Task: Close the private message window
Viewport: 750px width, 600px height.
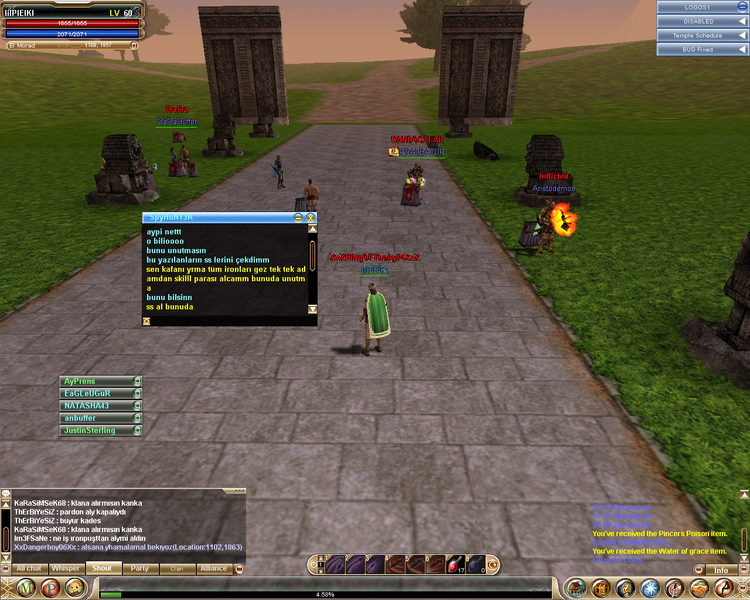Action: [x=311, y=217]
